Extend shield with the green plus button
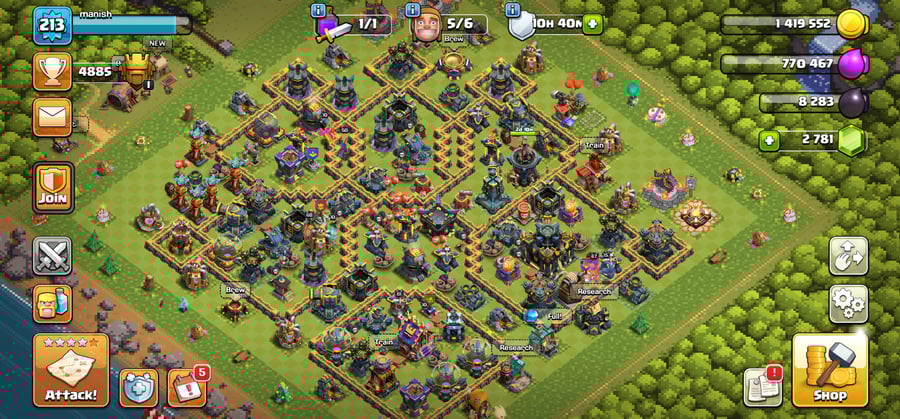Screen dimensions: 900x419 point(593,23)
